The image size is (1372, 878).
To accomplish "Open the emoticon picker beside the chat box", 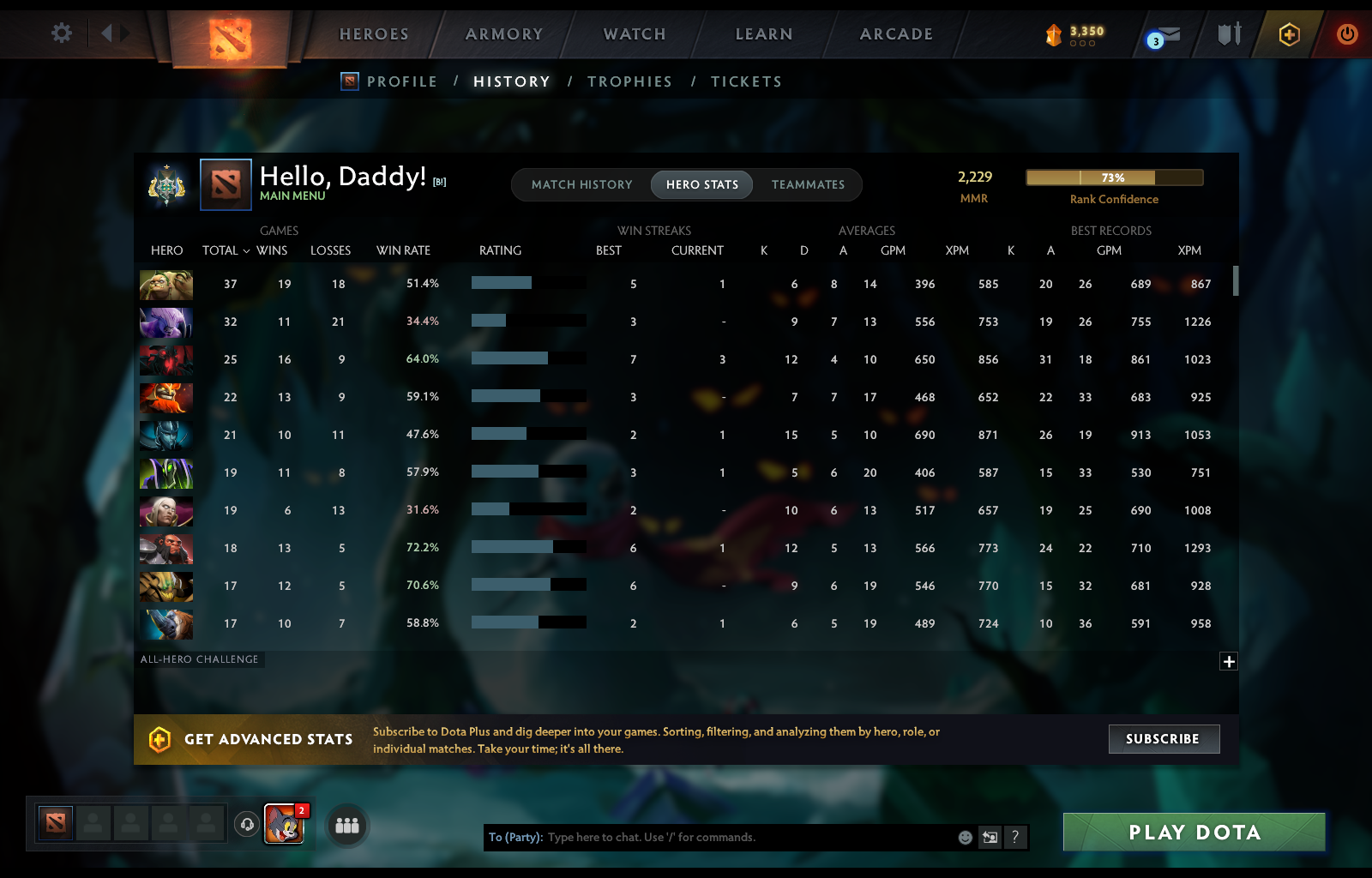I will coord(965,838).
